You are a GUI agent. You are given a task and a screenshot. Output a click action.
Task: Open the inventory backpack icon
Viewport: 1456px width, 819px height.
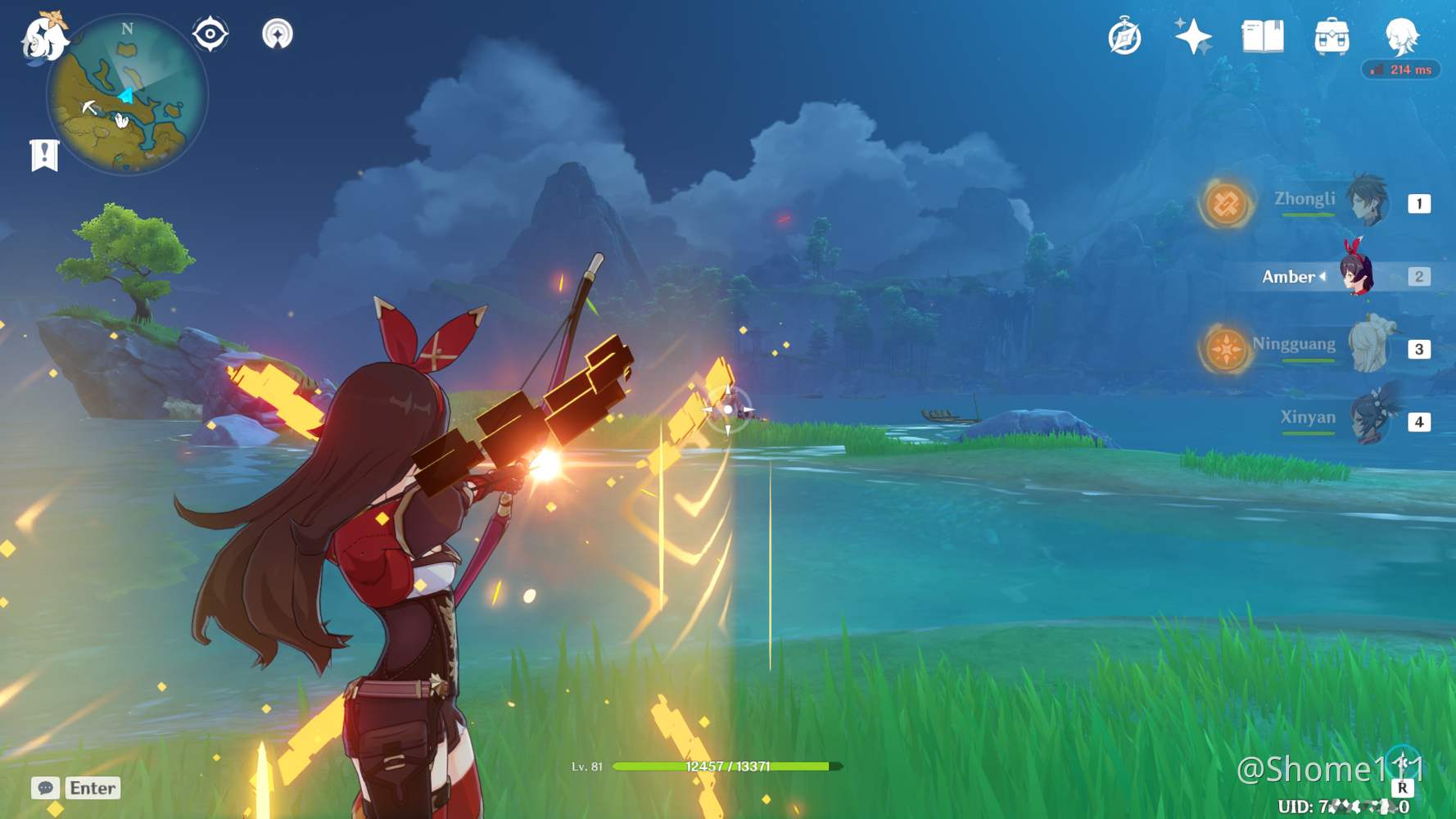1333,36
